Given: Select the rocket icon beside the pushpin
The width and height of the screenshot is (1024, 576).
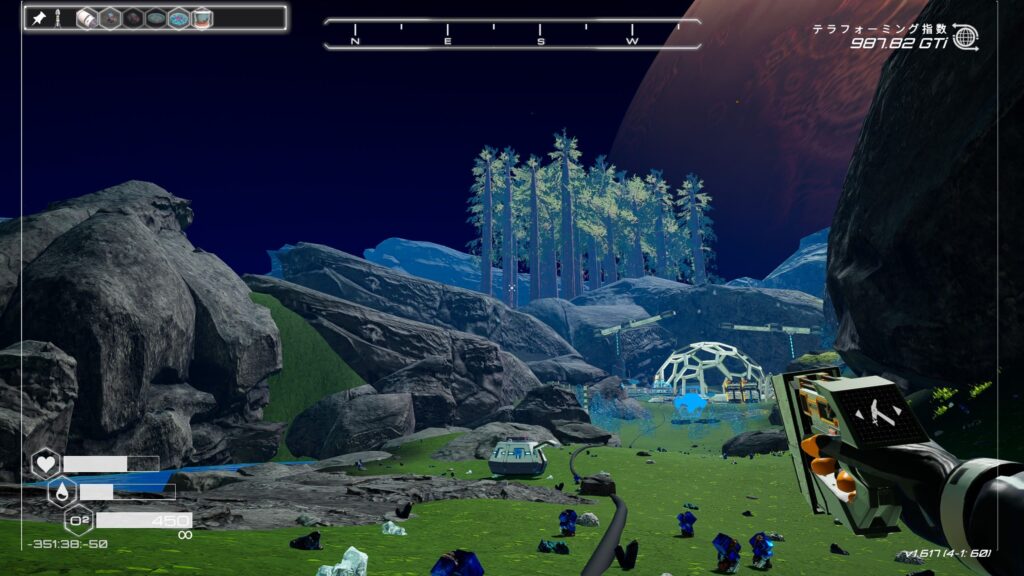Looking at the screenshot, I should (58, 18).
